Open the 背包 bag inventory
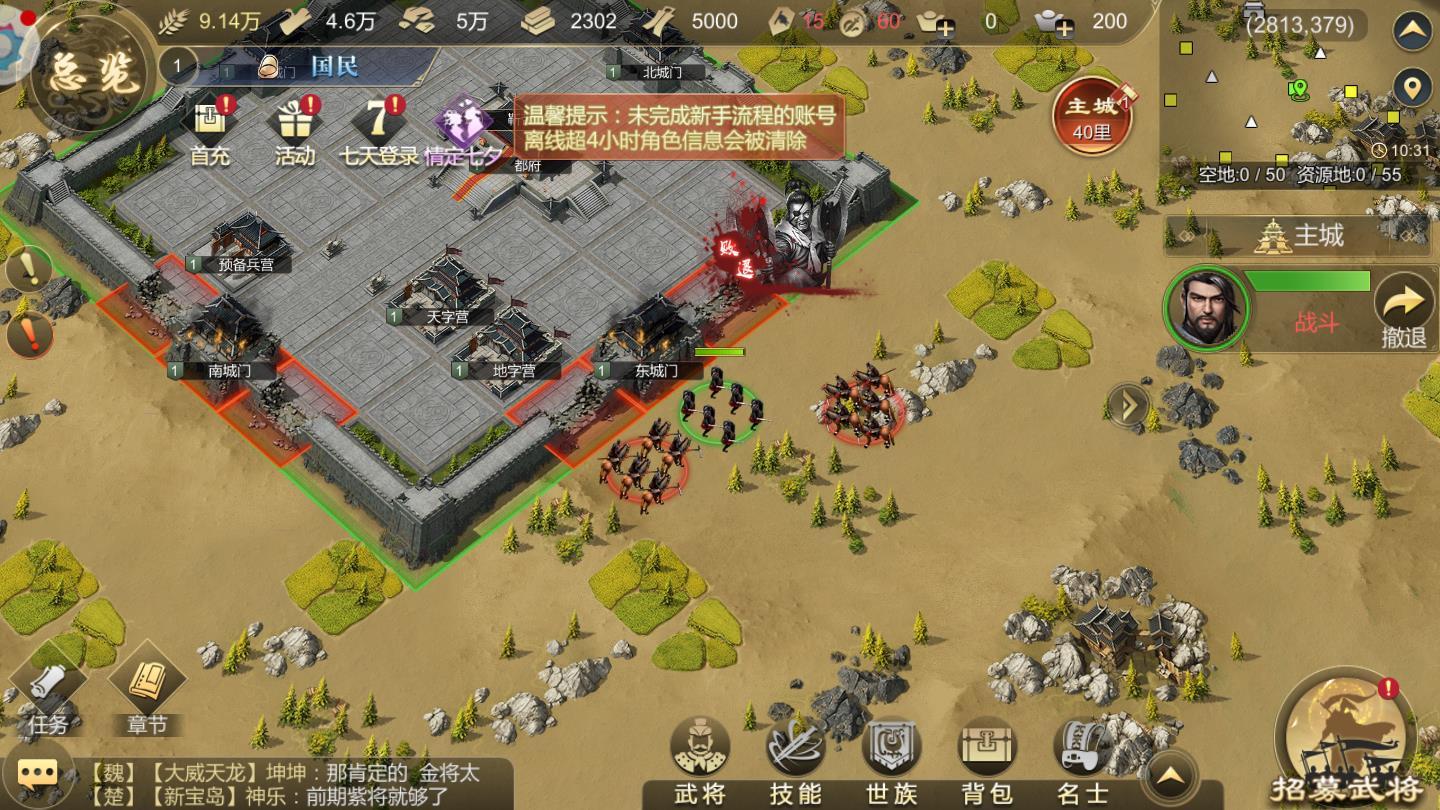Screen dimensions: 1440x810 point(987,760)
